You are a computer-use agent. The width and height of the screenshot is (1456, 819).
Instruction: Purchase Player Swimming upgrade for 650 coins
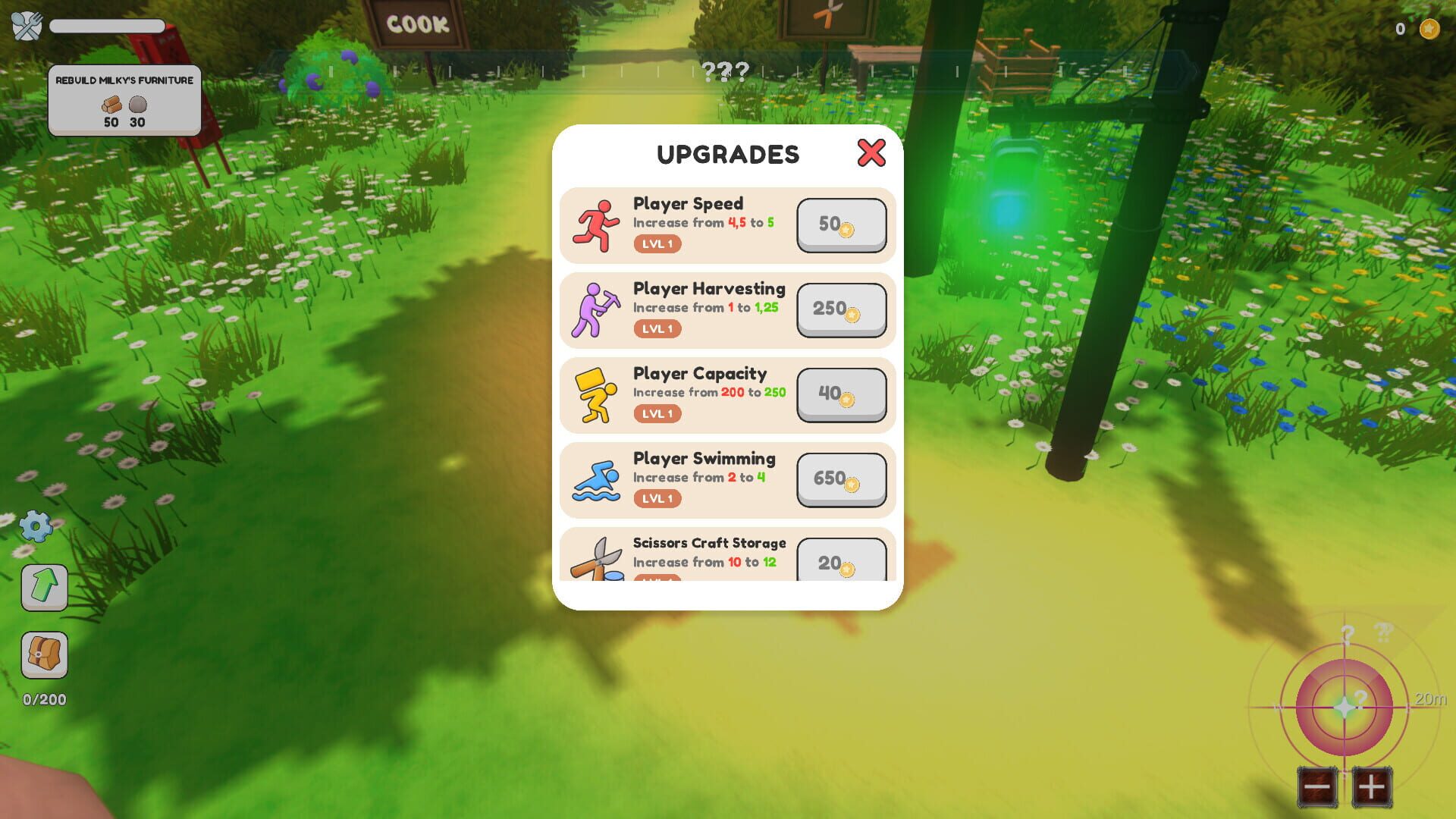click(x=840, y=479)
